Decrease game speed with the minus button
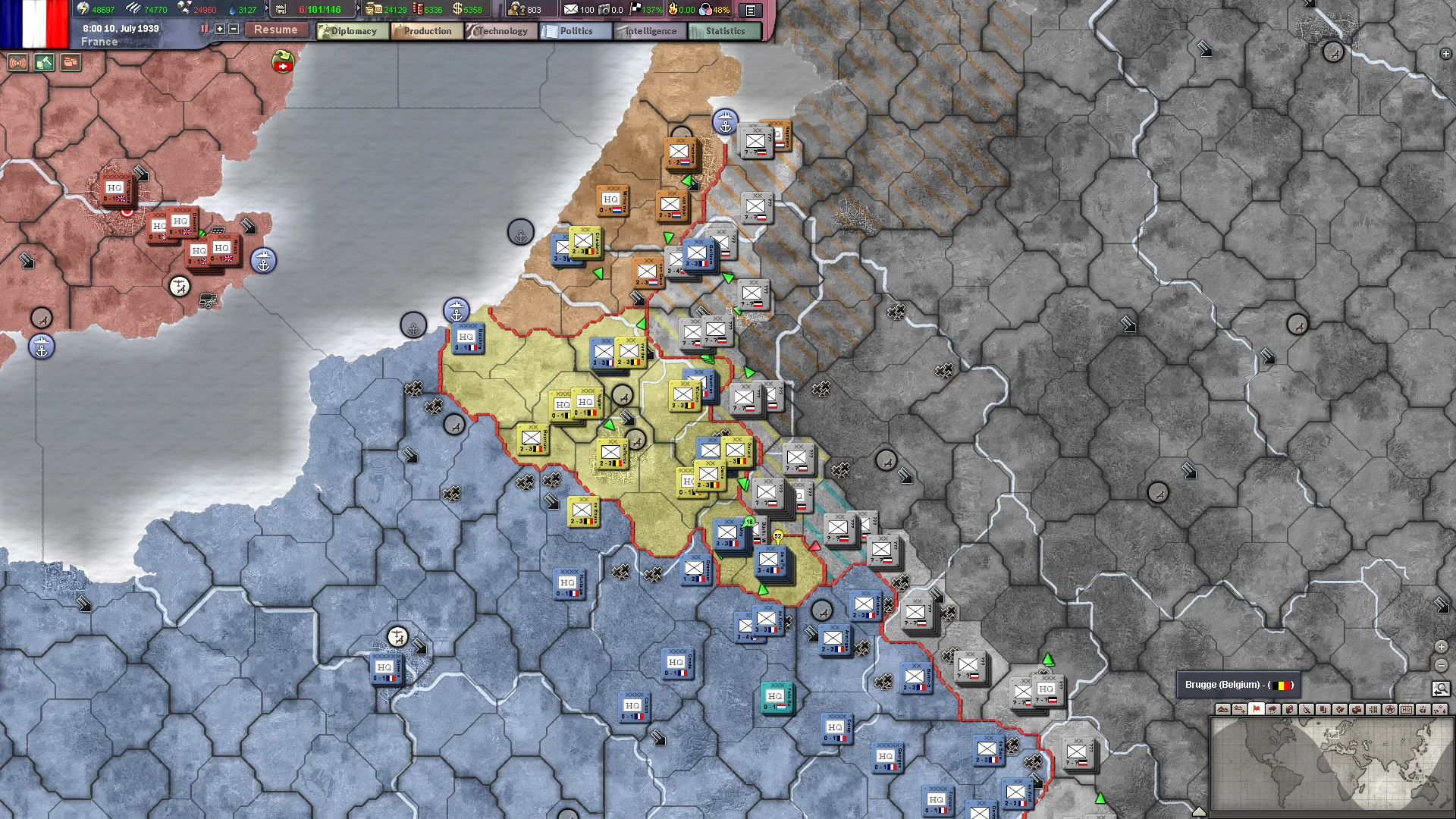This screenshot has width=1456, height=819. 233,29
